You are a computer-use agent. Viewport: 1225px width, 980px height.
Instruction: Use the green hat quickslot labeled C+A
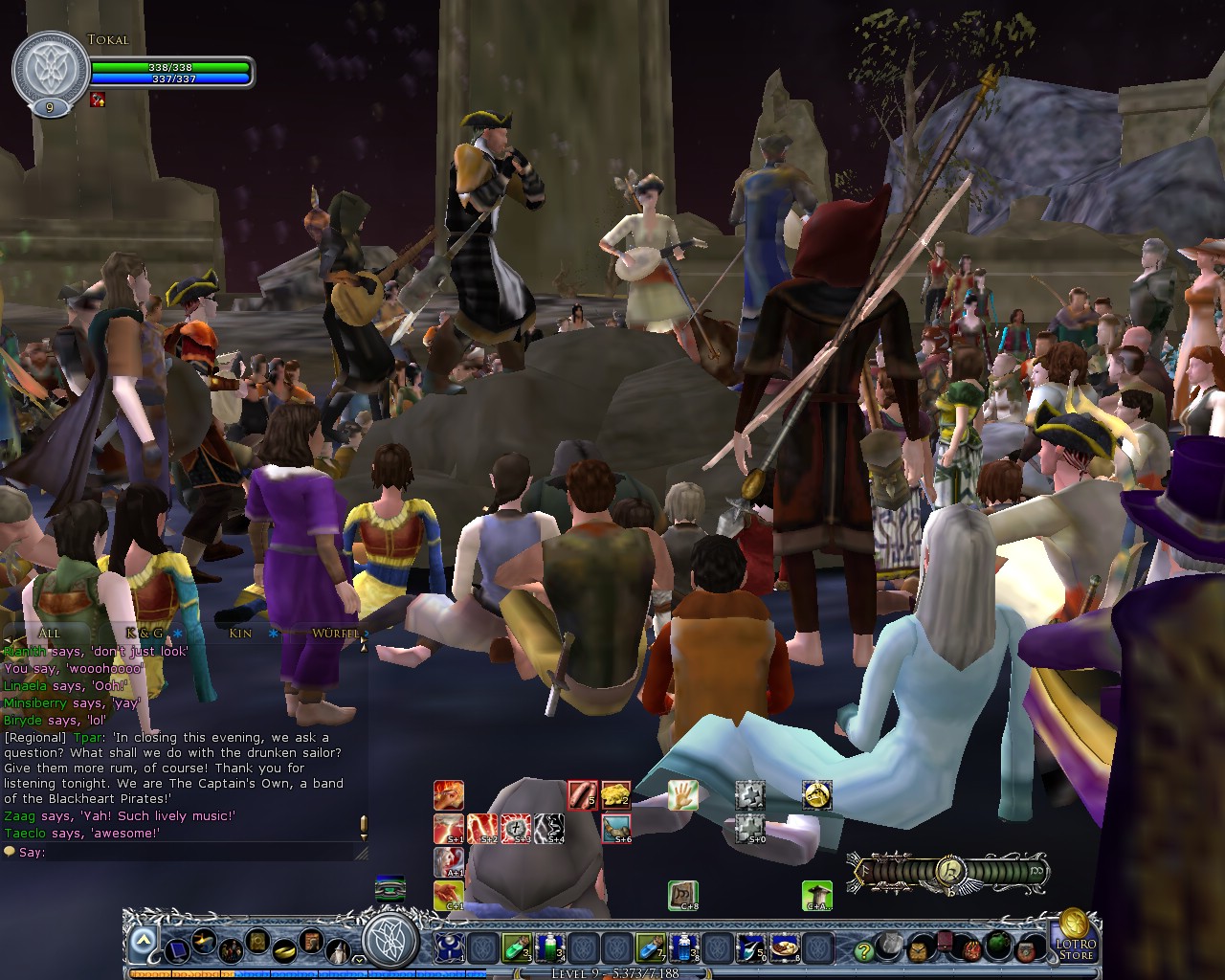[816, 896]
